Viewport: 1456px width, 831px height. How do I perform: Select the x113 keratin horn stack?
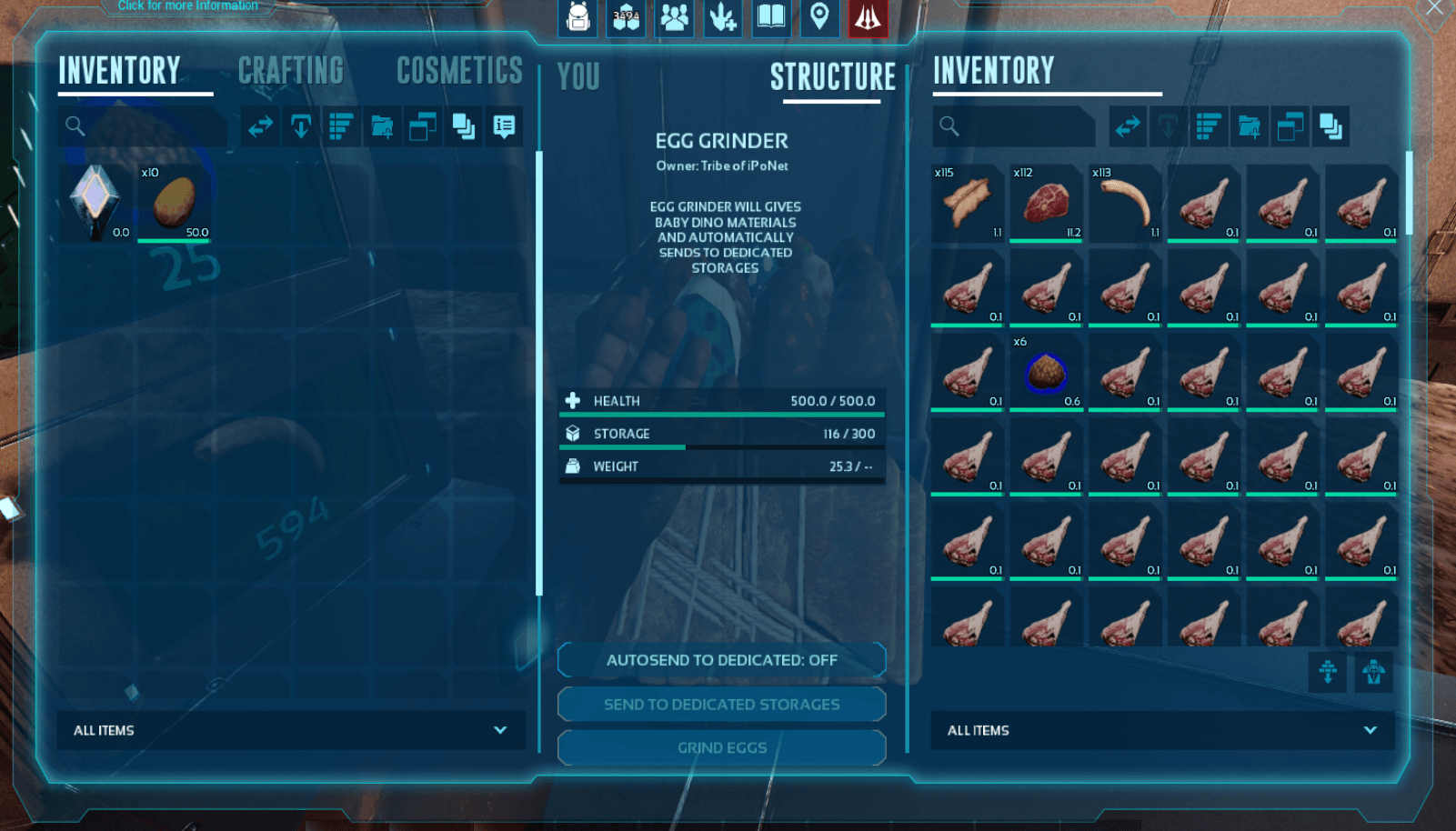[x=1125, y=203]
